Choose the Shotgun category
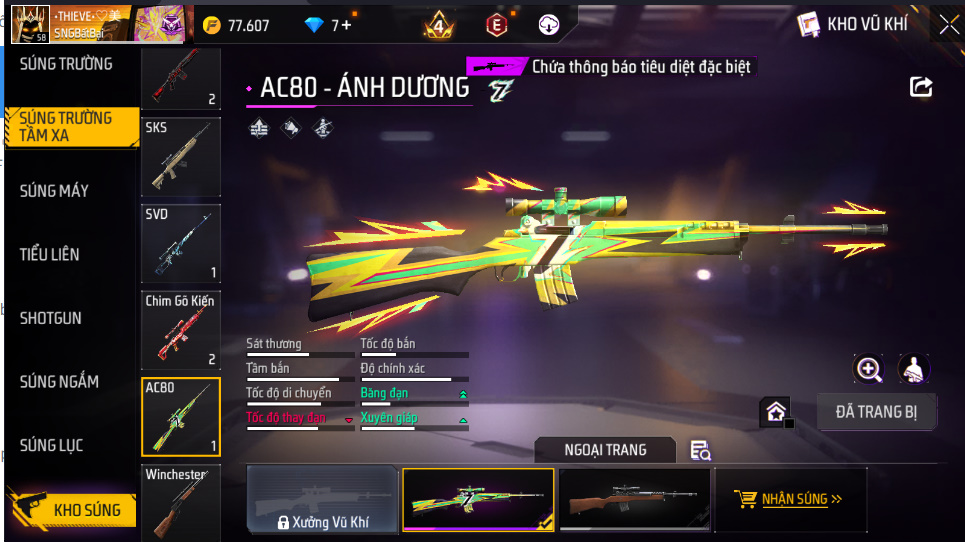Screen dimensions: 965x542 (51, 318)
